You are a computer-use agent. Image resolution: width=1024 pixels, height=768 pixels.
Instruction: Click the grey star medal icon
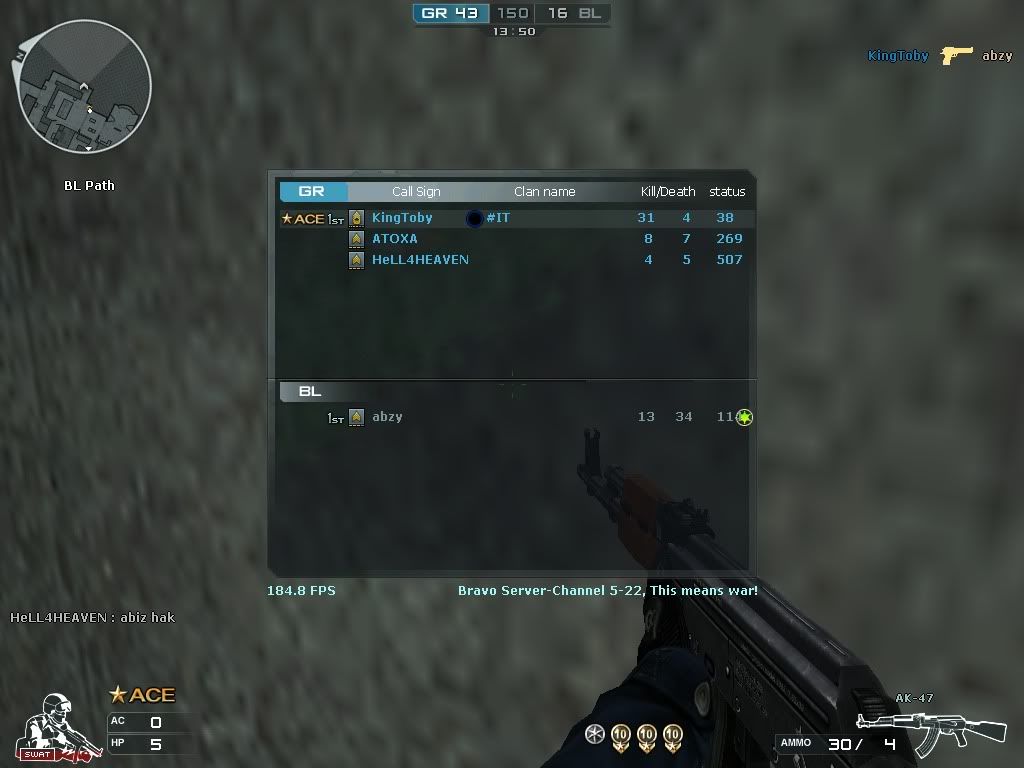pos(595,735)
